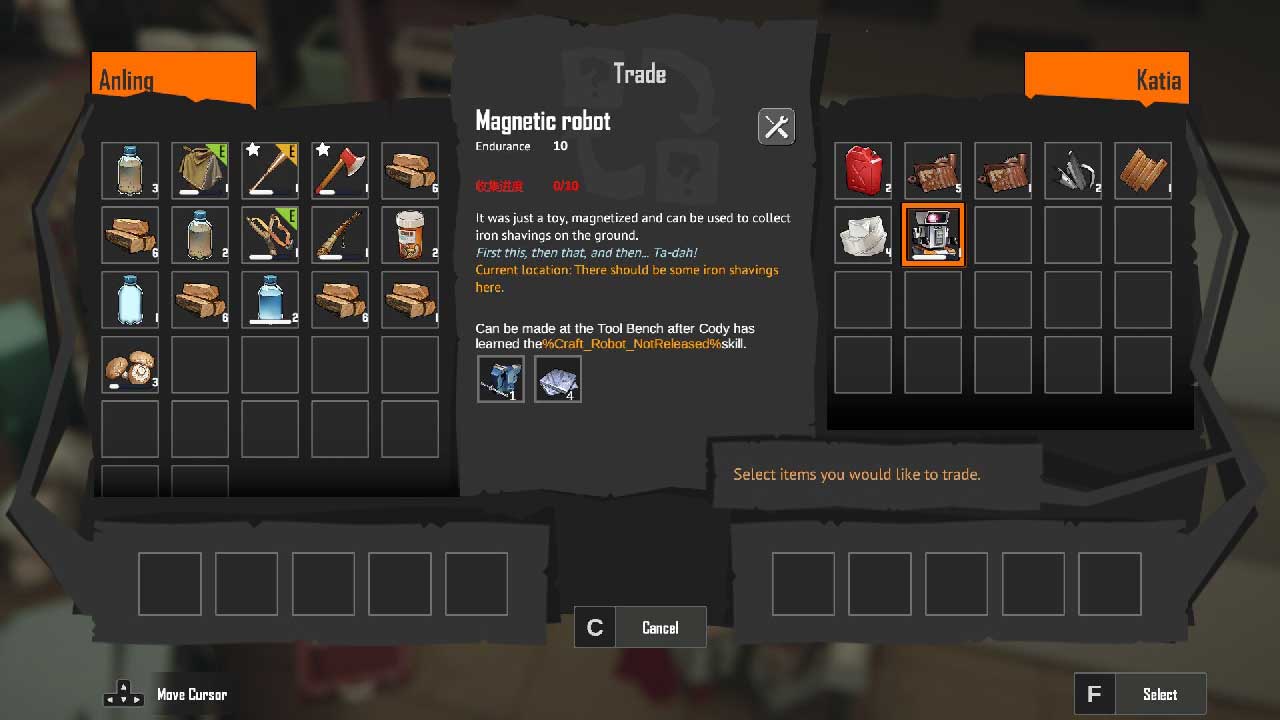Select the equipped brown poncho
Viewport: 1280px width, 720px height.
tap(200, 171)
